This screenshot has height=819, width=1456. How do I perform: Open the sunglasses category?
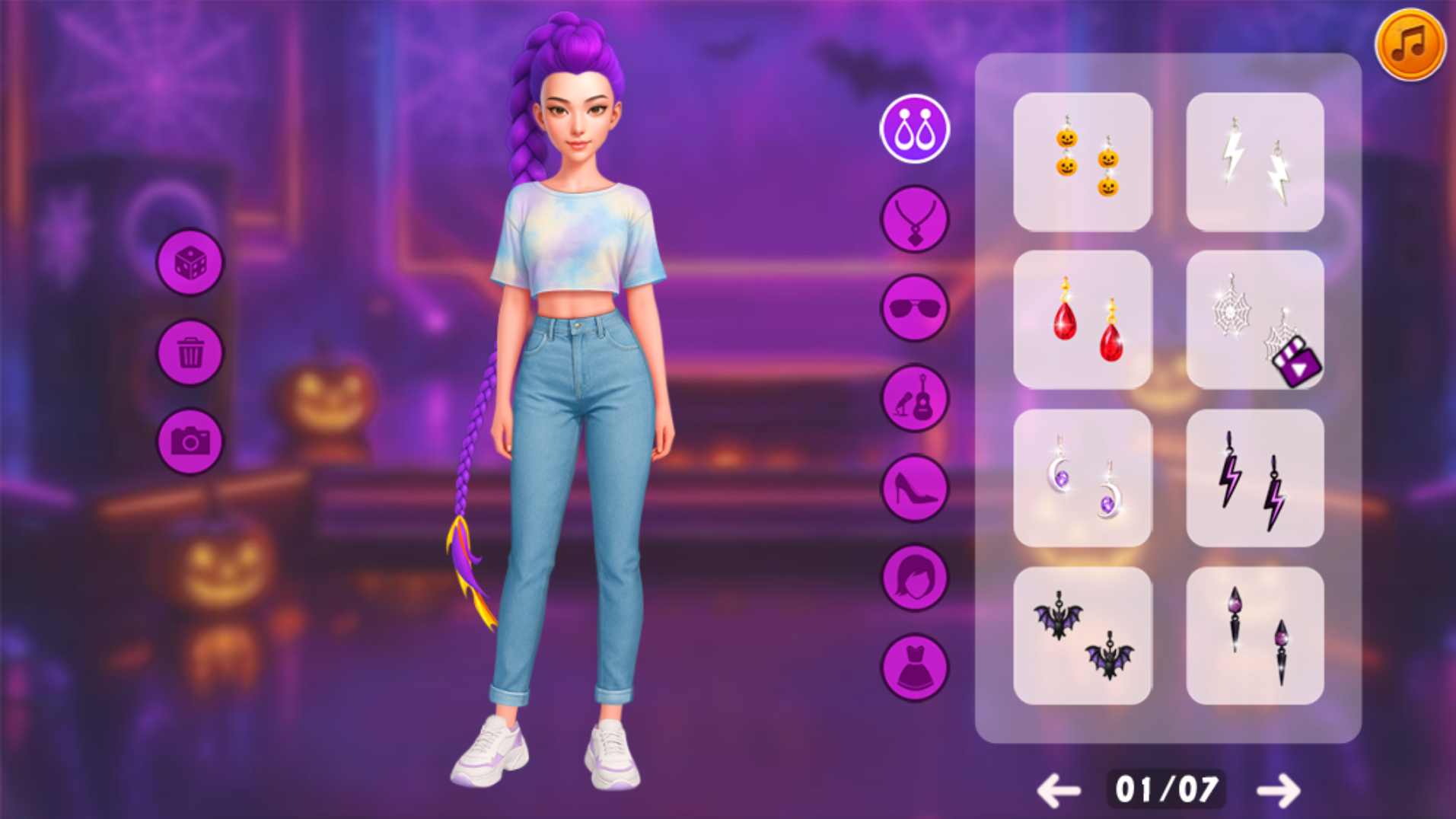point(914,308)
